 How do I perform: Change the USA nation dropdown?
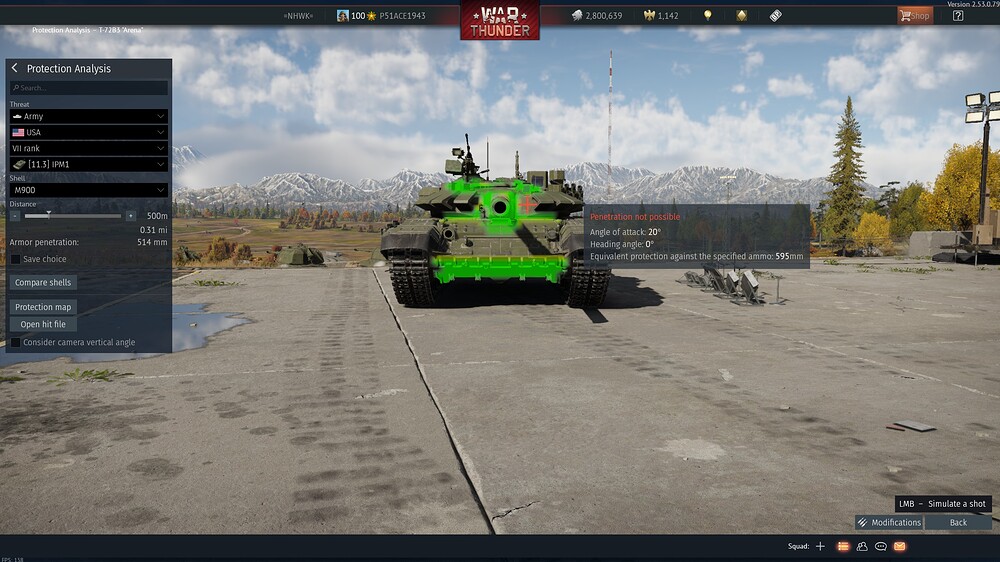click(89, 132)
